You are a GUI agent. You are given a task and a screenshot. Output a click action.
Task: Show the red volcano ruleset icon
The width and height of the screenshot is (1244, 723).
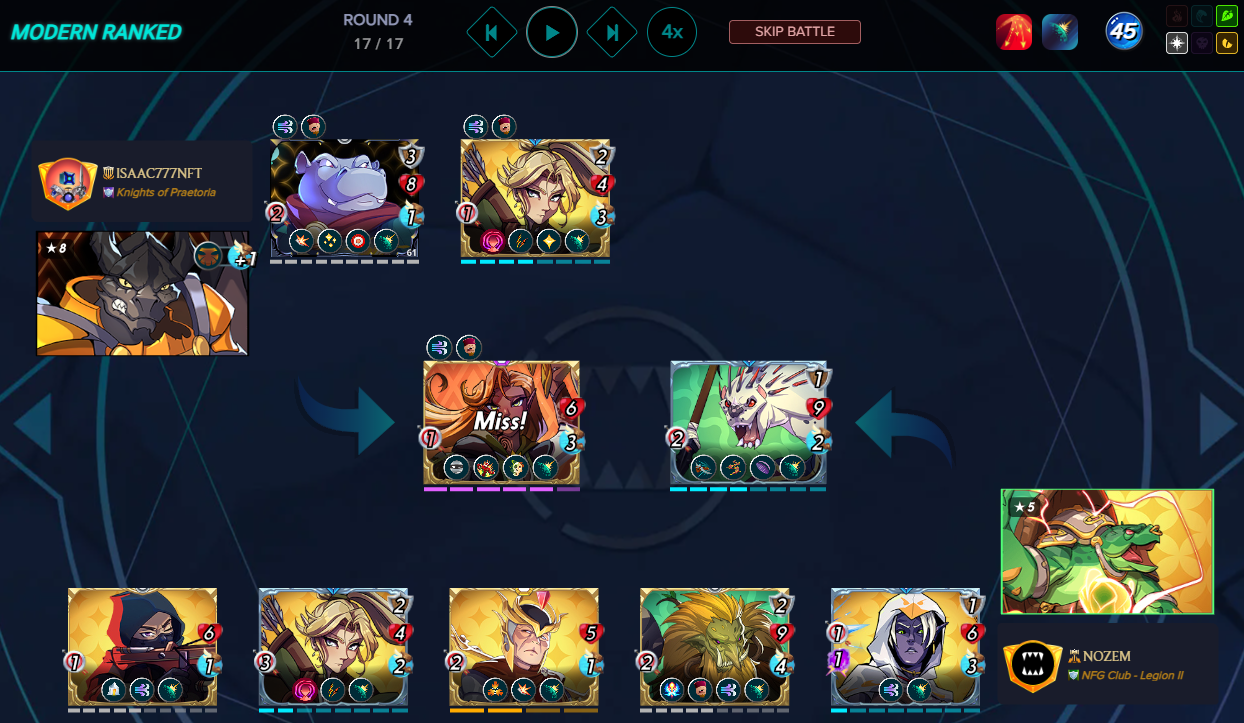click(x=1014, y=32)
